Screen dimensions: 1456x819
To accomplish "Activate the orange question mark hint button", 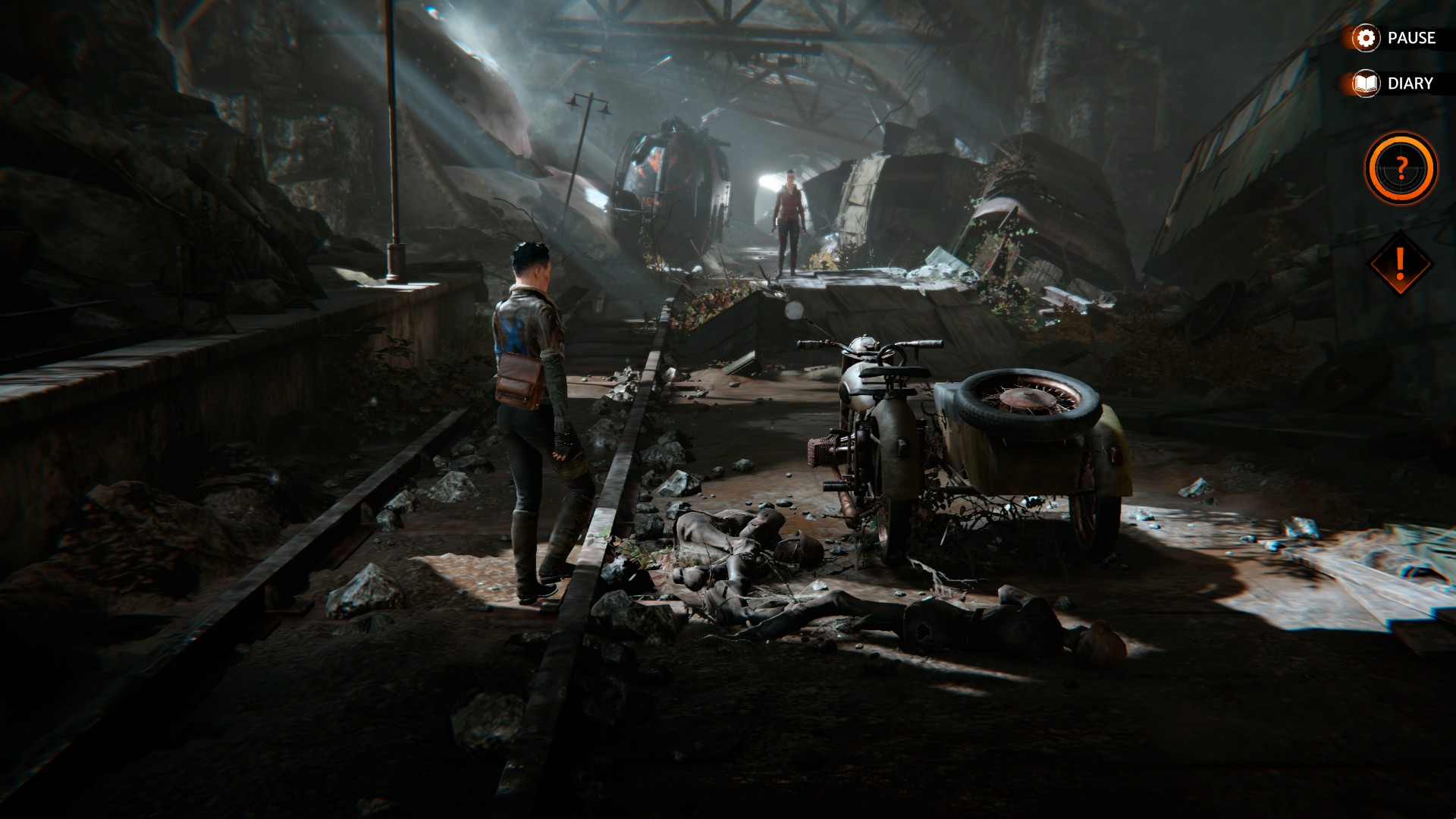I will click(1401, 168).
